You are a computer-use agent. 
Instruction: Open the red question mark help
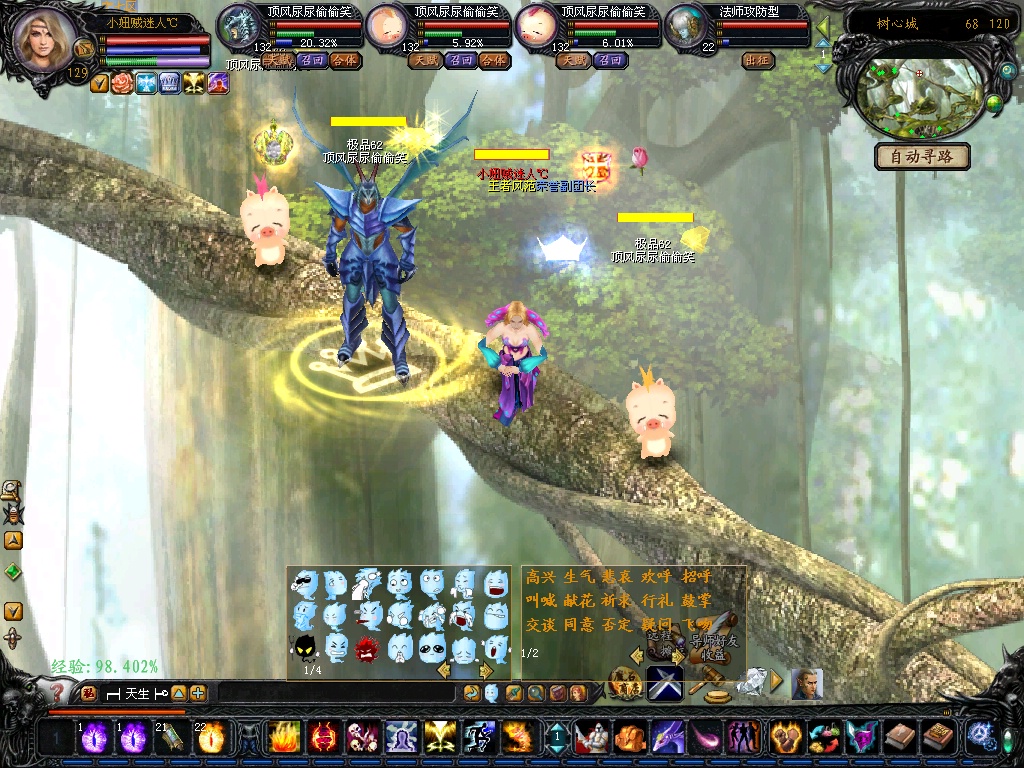[x=58, y=691]
